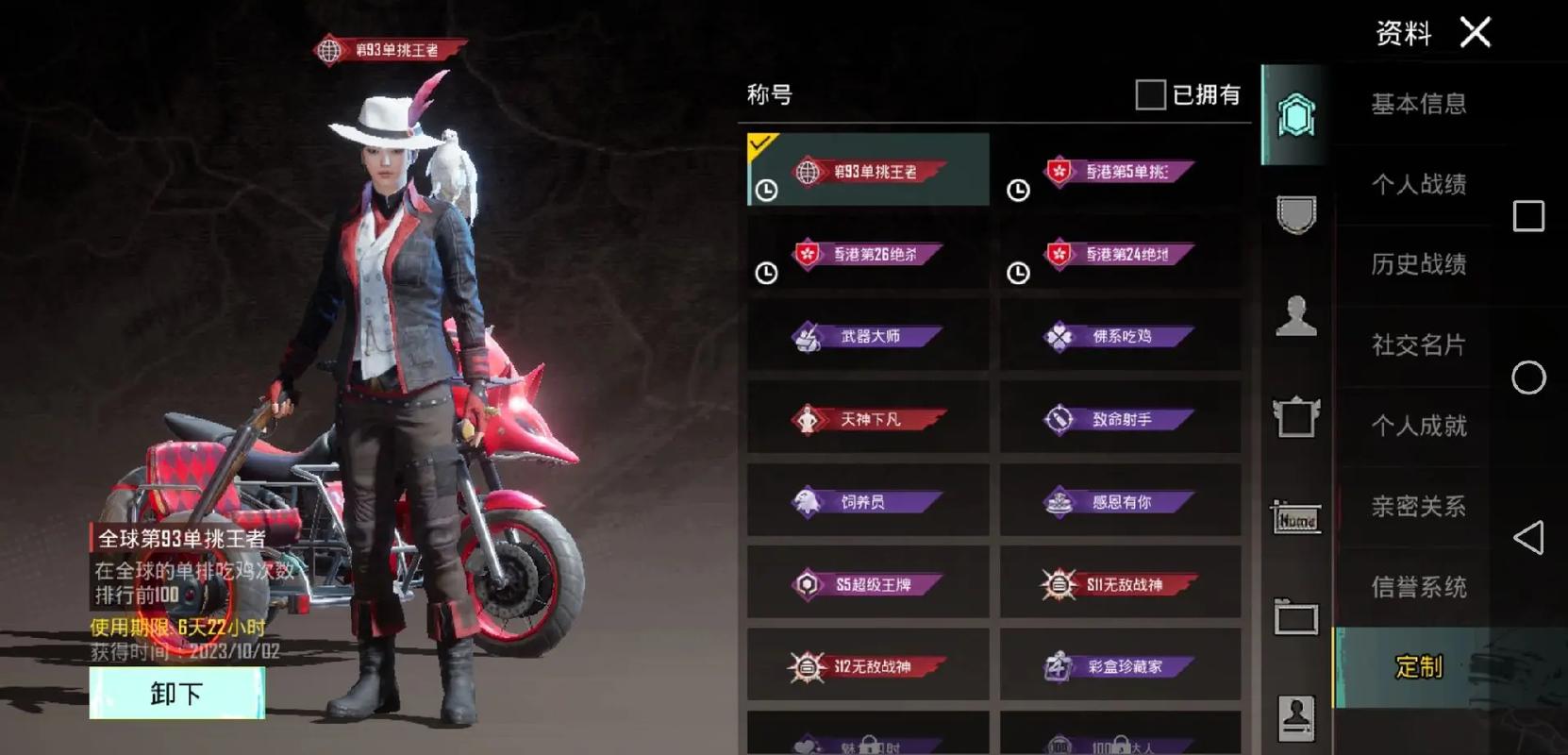This screenshot has height=755, width=1568.
Task: Click the 卸下 unequip button
Action: [176, 694]
